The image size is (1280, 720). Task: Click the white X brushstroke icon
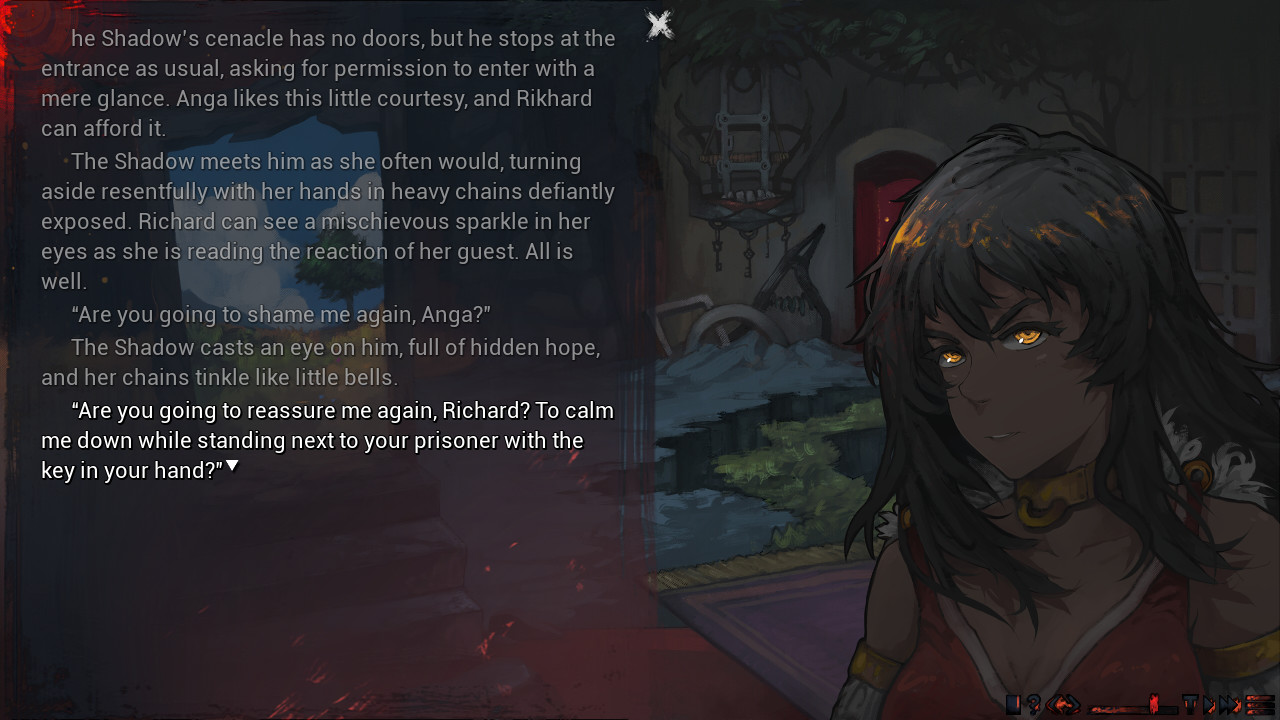tap(659, 23)
